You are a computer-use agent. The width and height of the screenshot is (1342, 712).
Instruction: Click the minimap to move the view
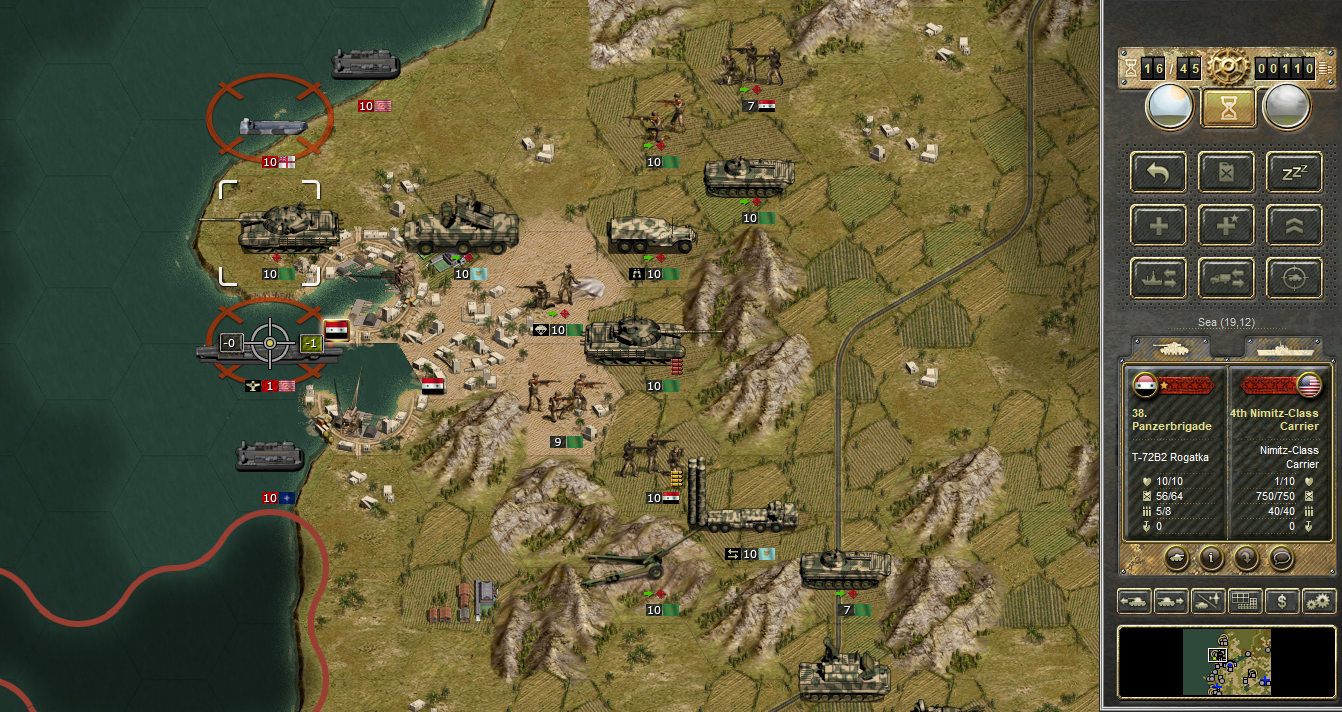click(1227, 662)
